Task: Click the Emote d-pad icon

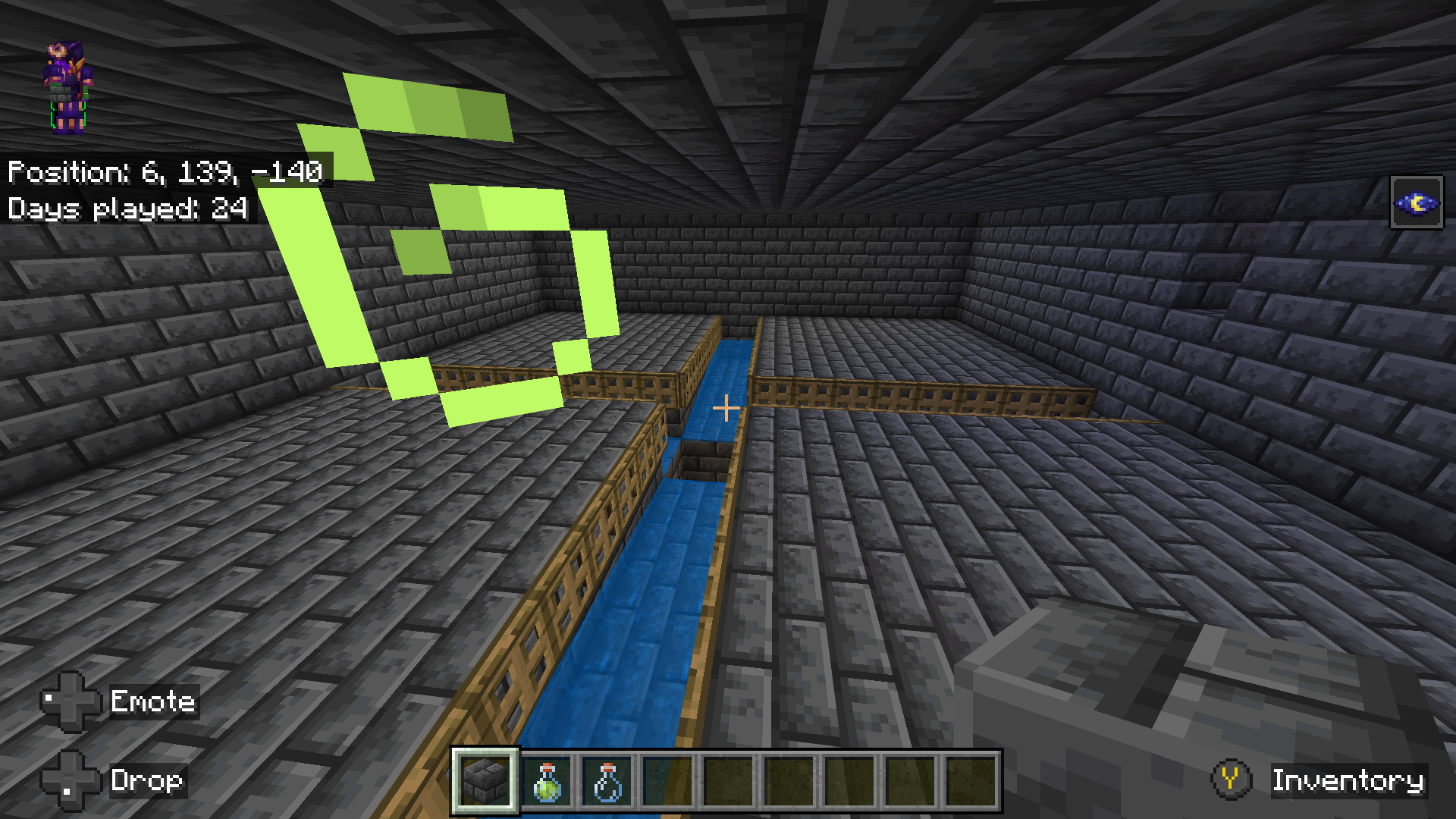Action: pyautogui.click(x=71, y=702)
